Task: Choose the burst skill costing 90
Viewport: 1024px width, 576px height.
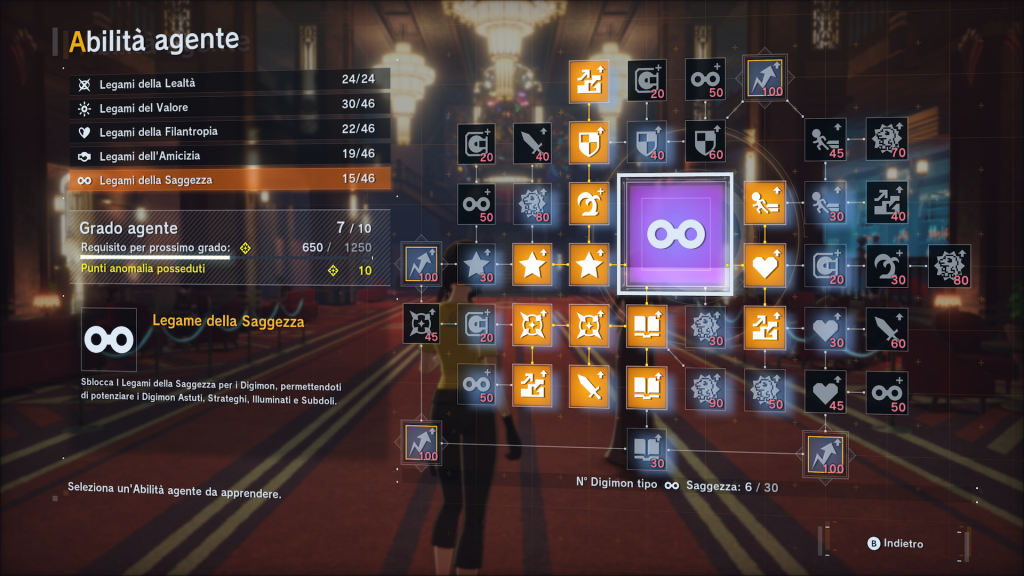Action: (707, 387)
